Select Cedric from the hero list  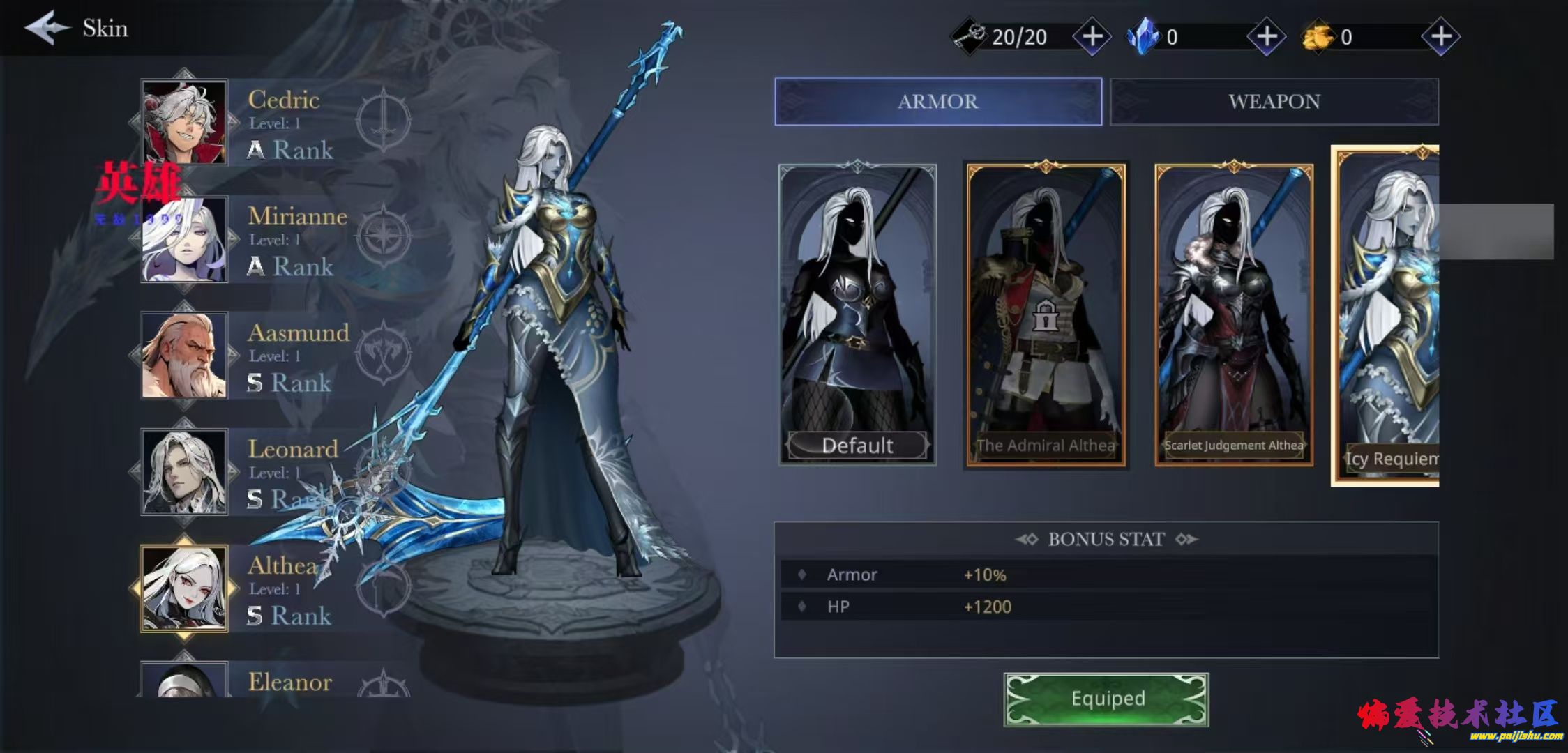coord(185,122)
